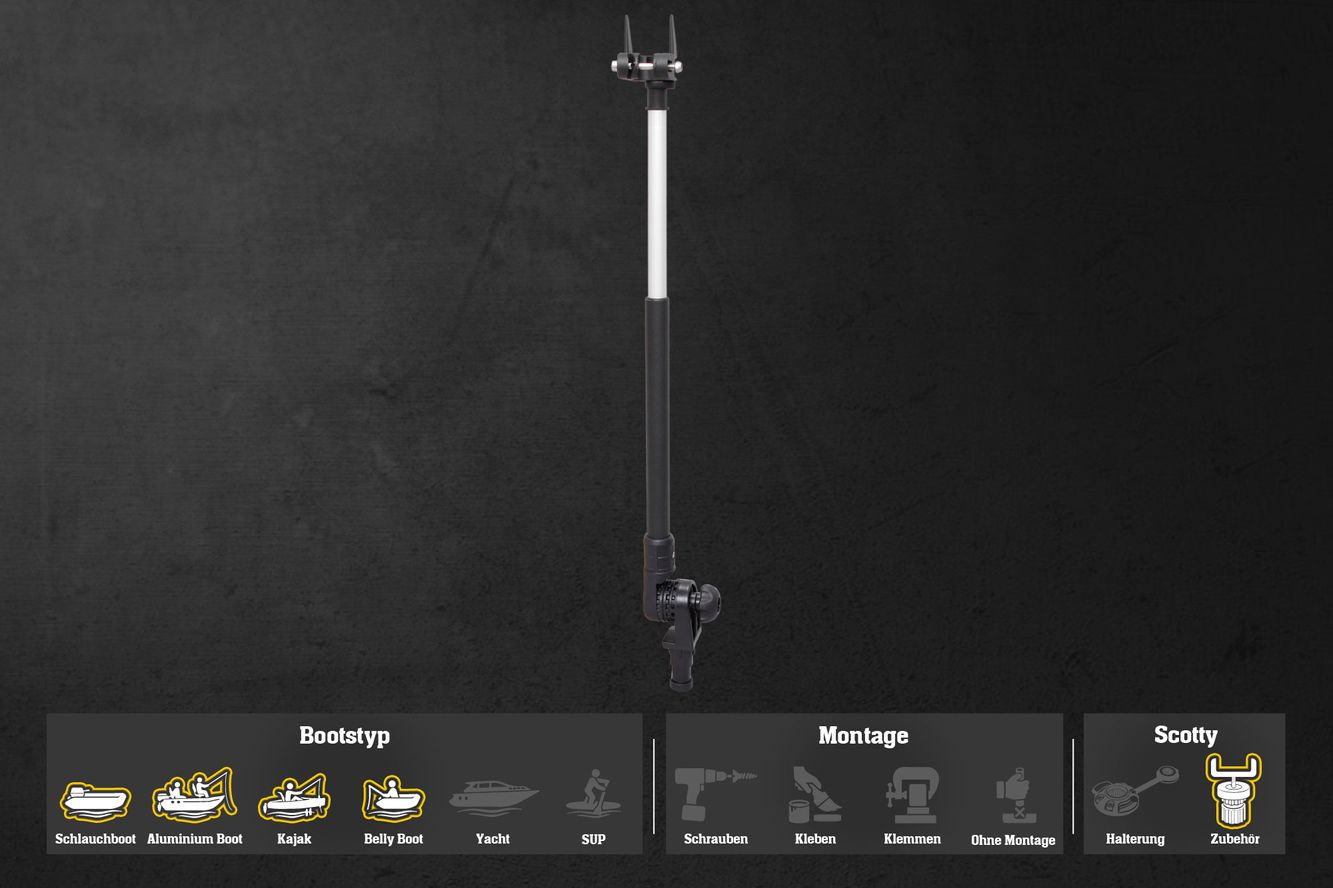
Task: Choose the Aluminium Boot icon
Action: click(x=194, y=795)
